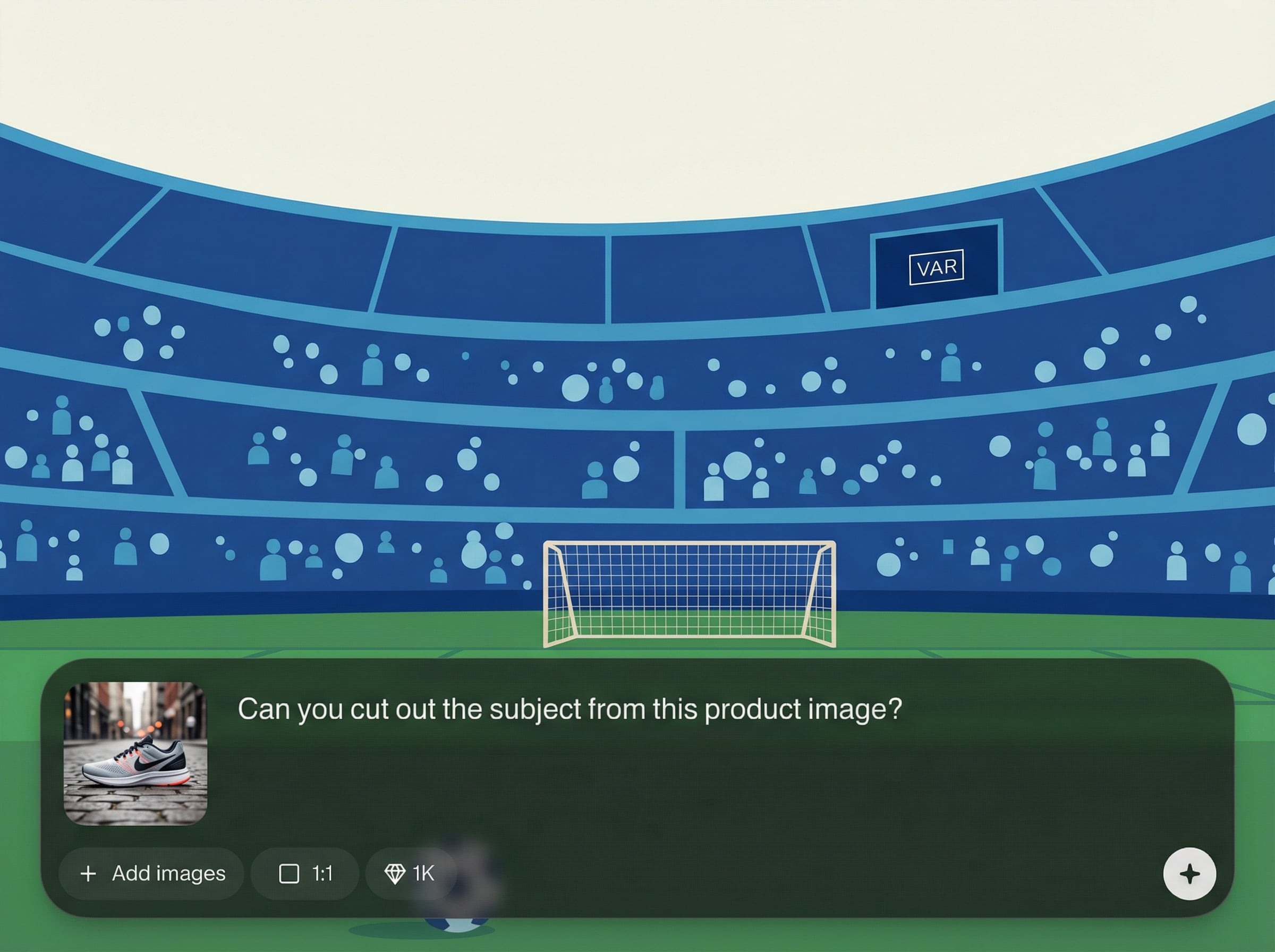Screen dimensions: 1275x952
Task: Open the 1:1 aspect ratio selector
Action: click(x=305, y=873)
